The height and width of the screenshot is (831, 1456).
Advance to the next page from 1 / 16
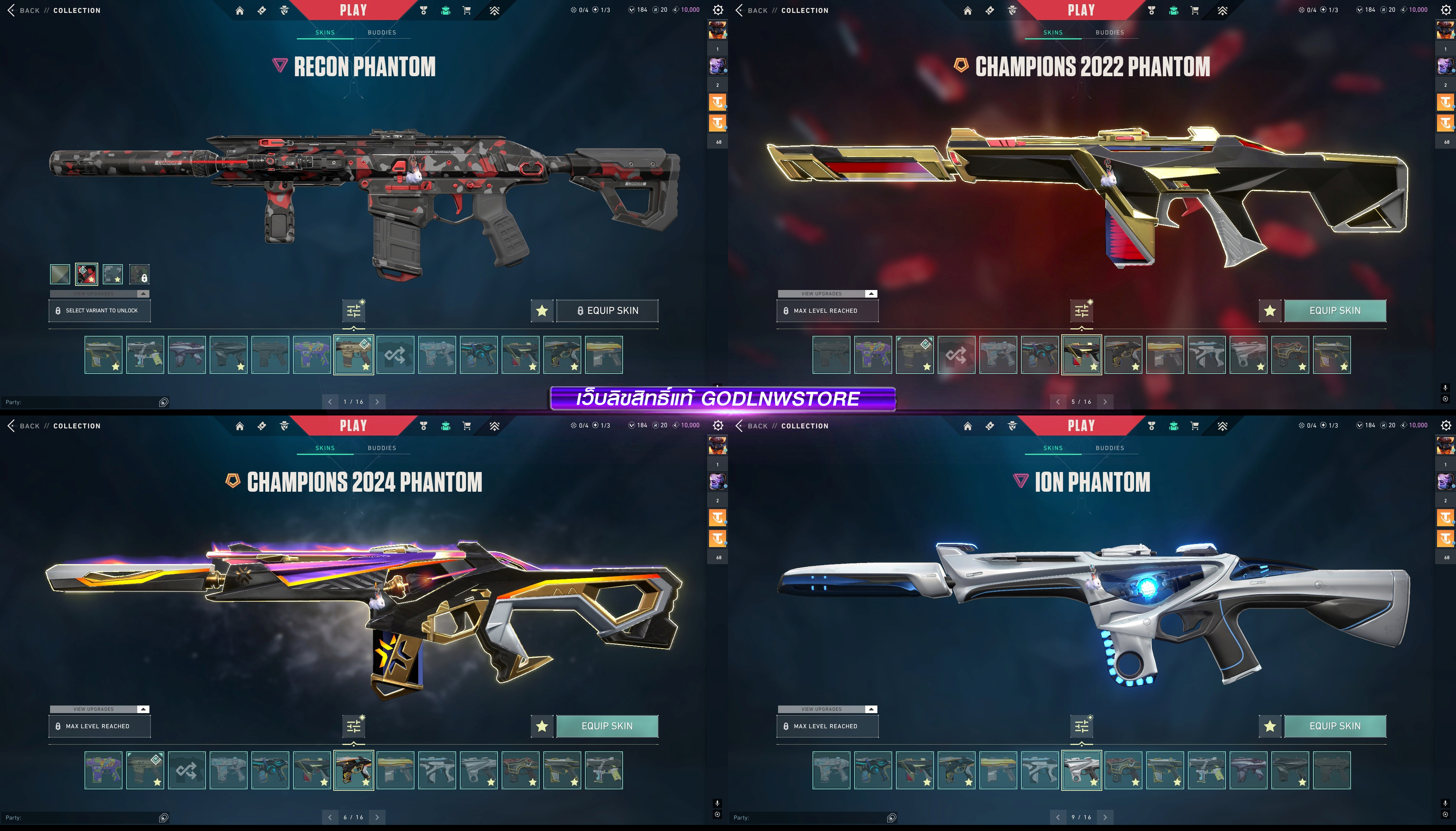[x=377, y=402]
